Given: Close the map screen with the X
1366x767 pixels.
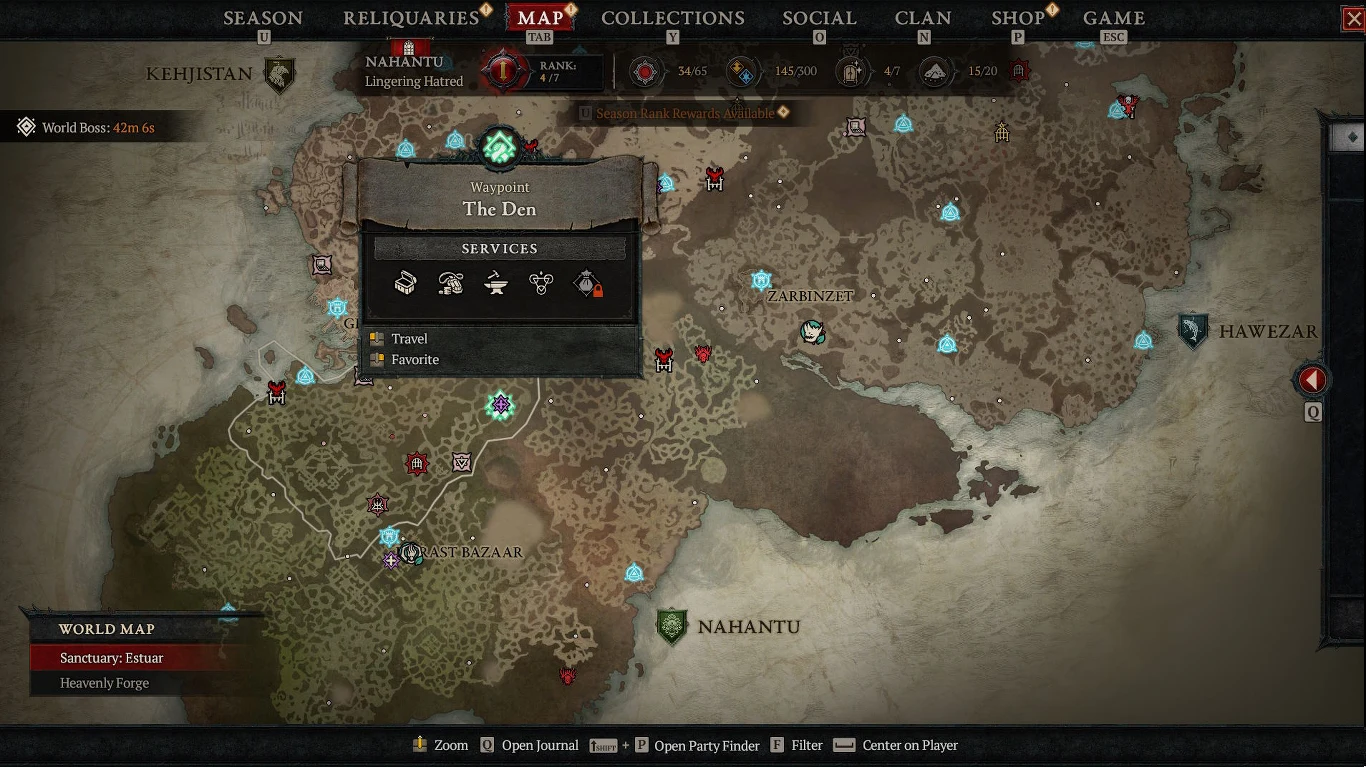Looking at the screenshot, I should coord(1353,19).
